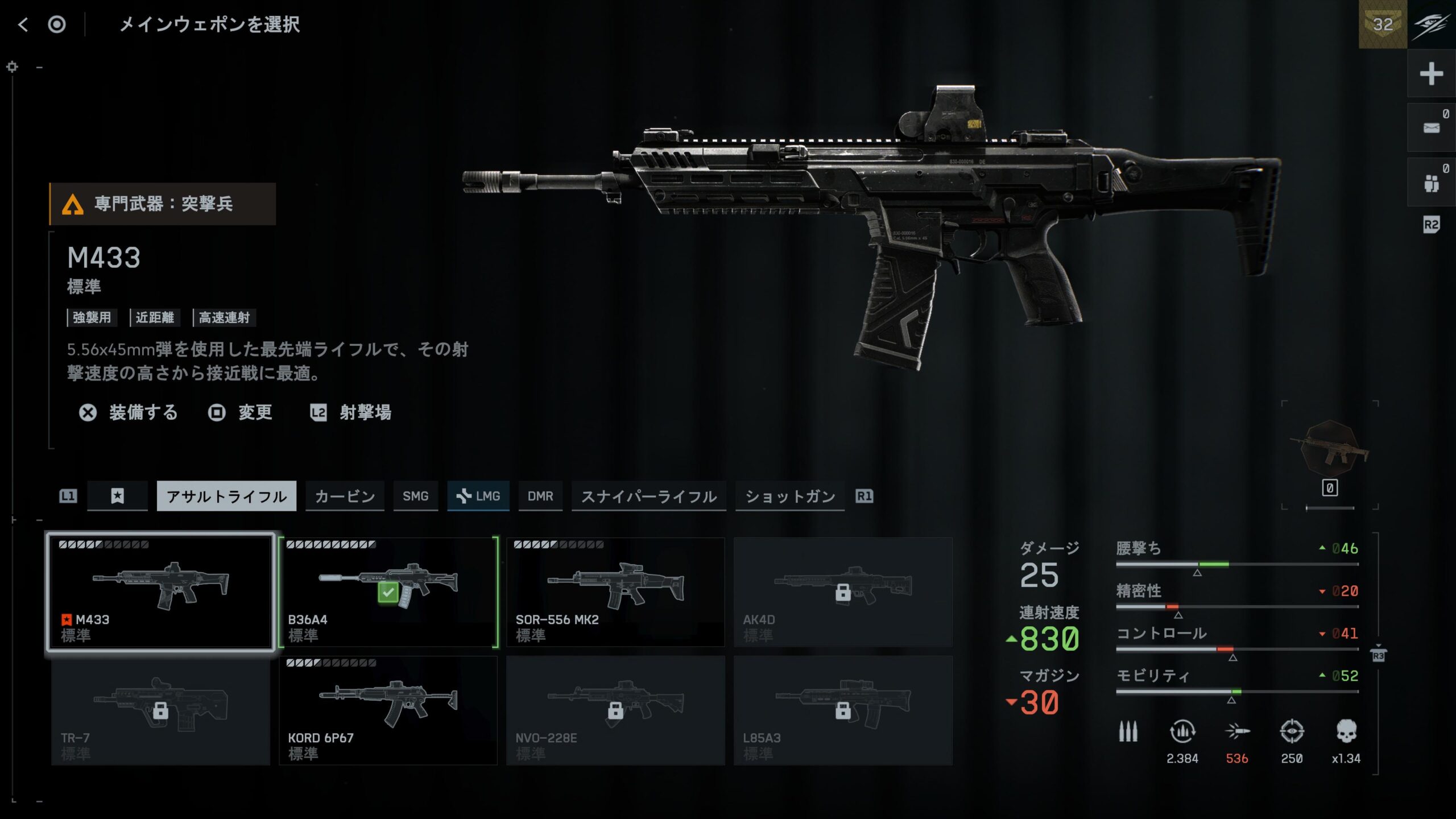Open the favorites star tab
1456x819 pixels.
[x=117, y=496]
